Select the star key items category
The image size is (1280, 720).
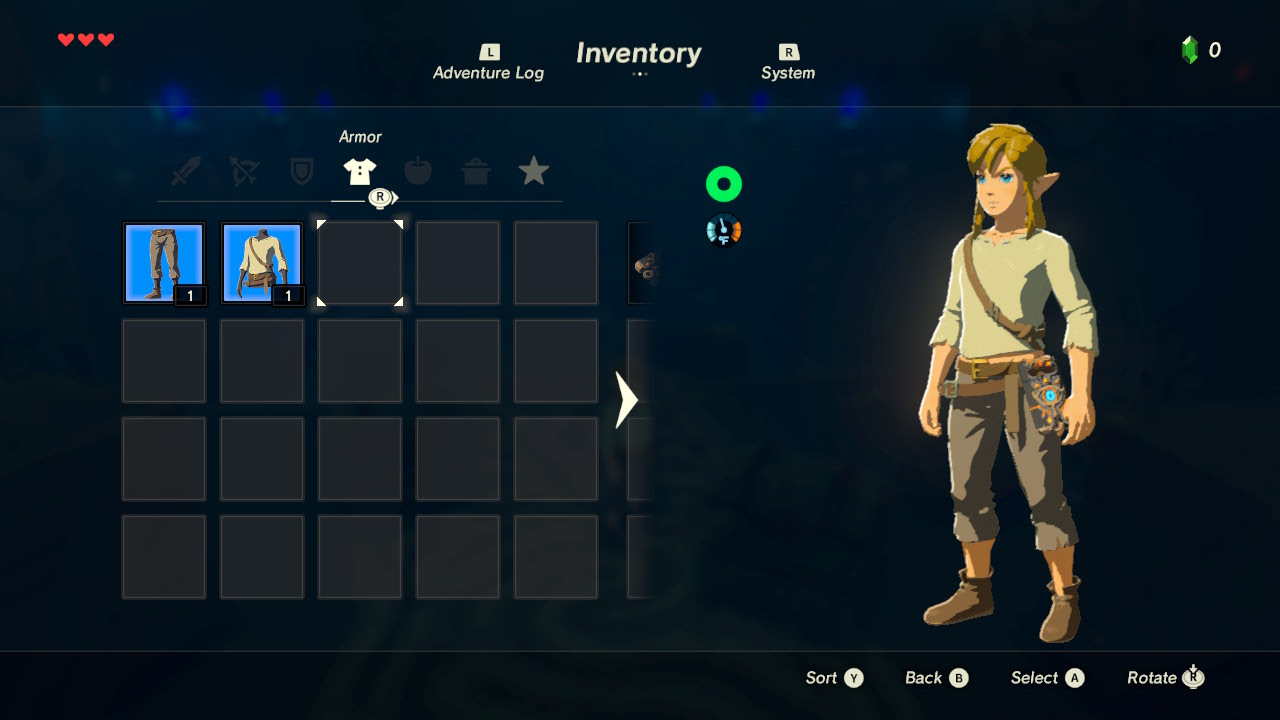pos(533,172)
